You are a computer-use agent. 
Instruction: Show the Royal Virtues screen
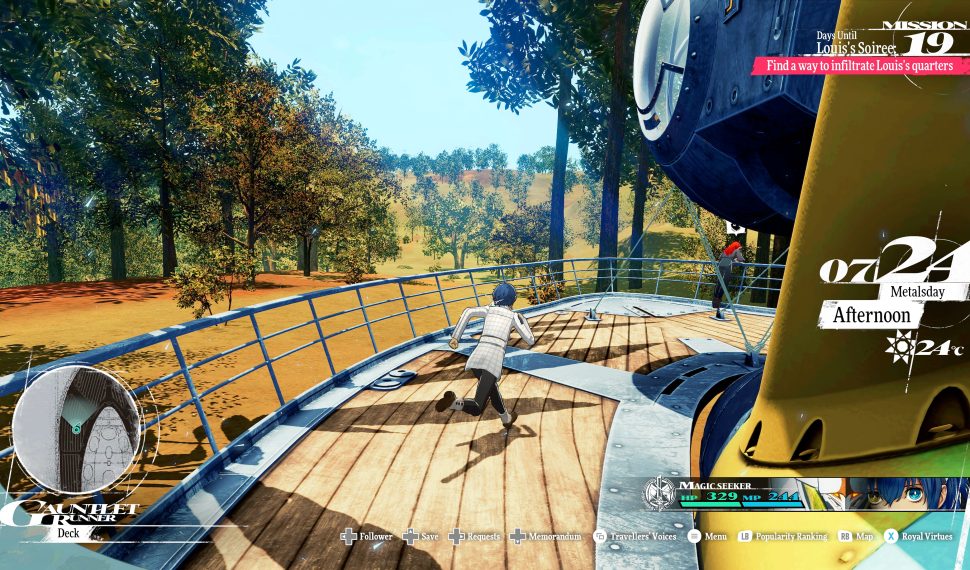pos(921,537)
